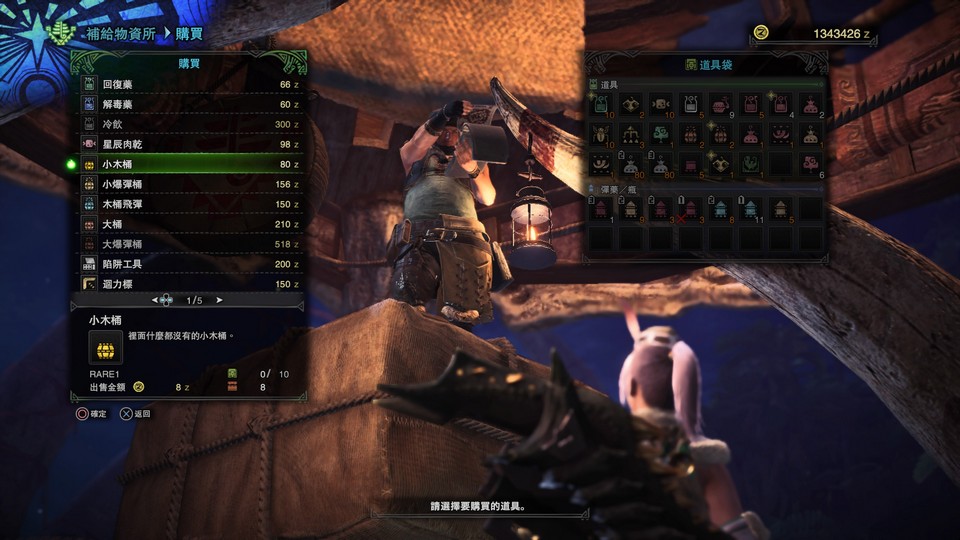Screen dimensions: 960x540
Task: Select the highlighted 小木桶 row
Action: tap(190, 164)
